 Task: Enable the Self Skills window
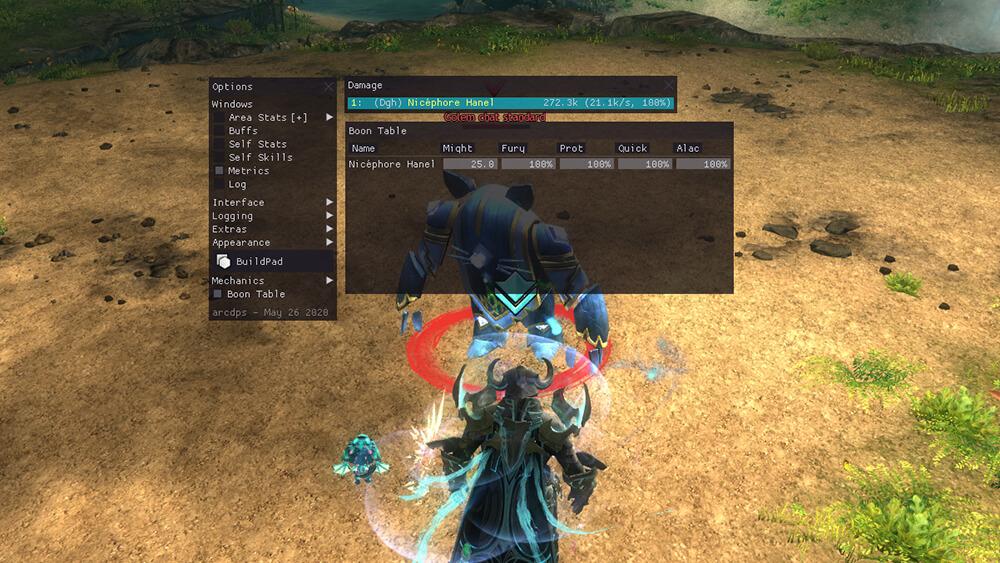point(220,157)
